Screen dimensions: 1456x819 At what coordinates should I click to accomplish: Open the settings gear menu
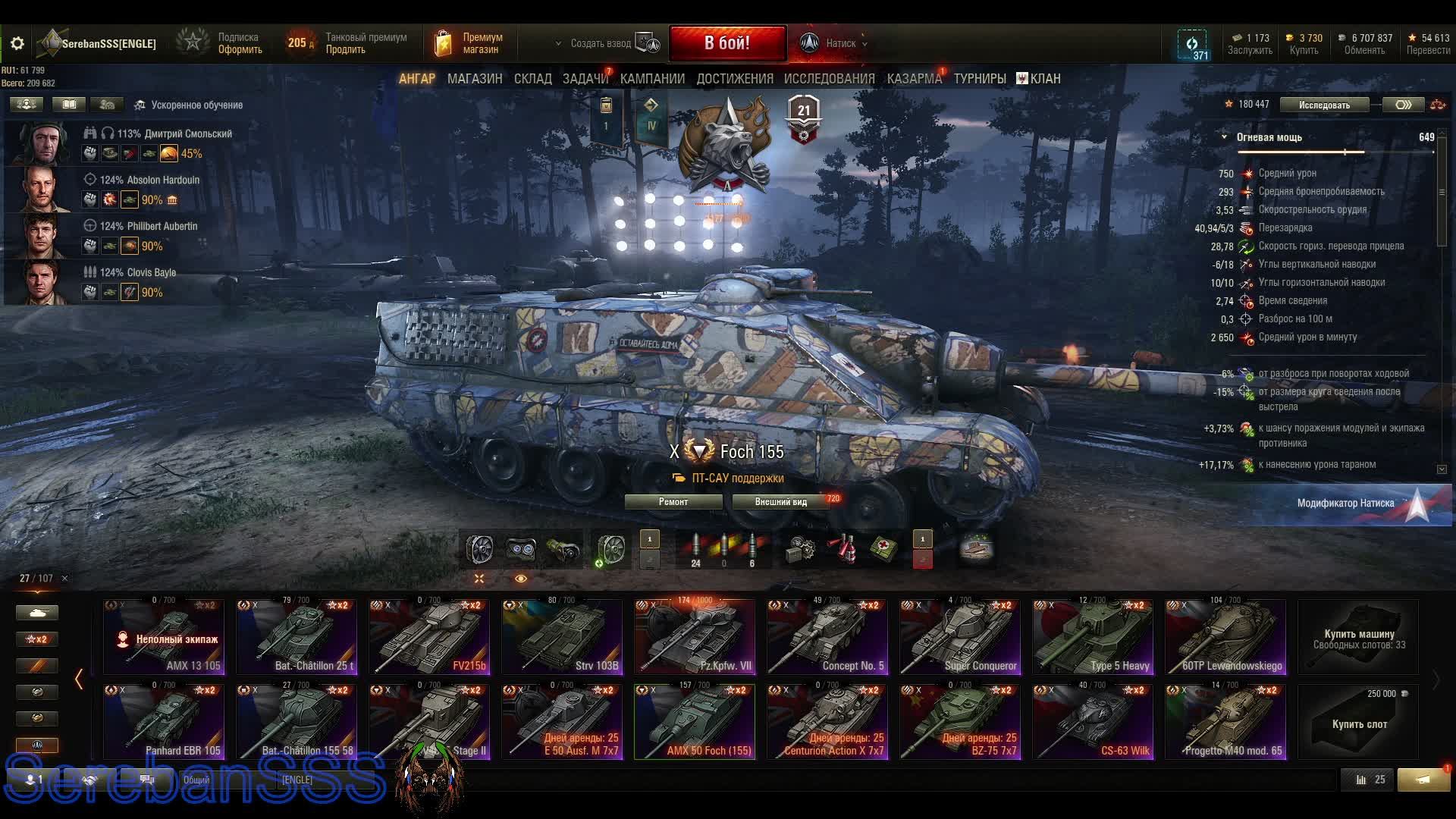[x=17, y=44]
